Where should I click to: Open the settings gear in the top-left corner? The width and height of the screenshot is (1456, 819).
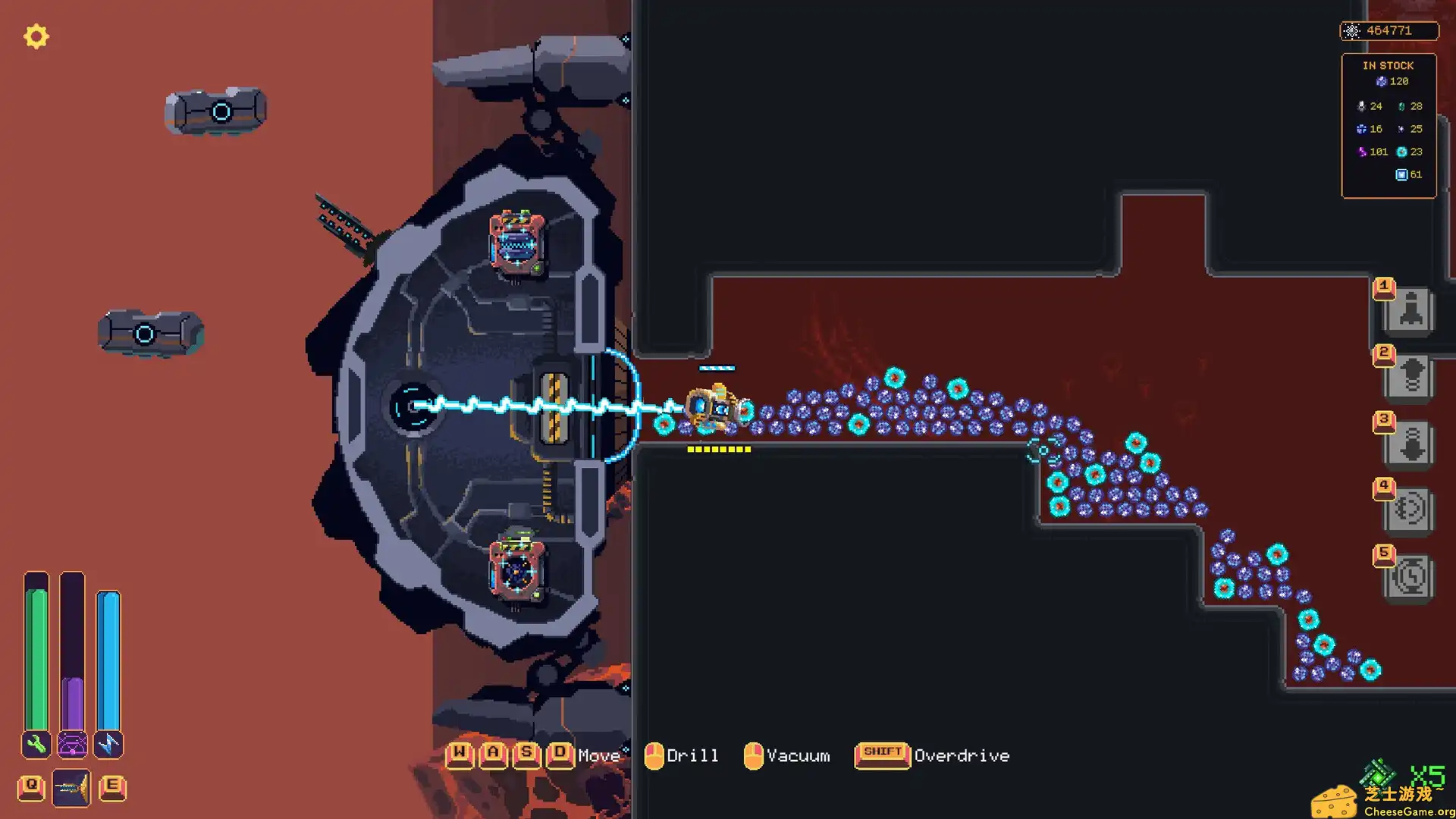36,36
